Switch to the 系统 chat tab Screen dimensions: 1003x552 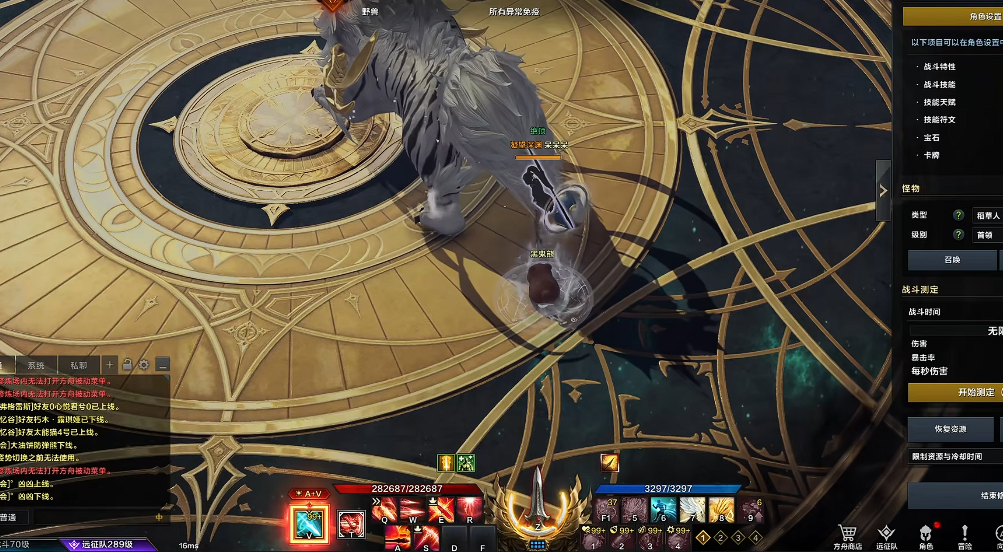(36, 366)
